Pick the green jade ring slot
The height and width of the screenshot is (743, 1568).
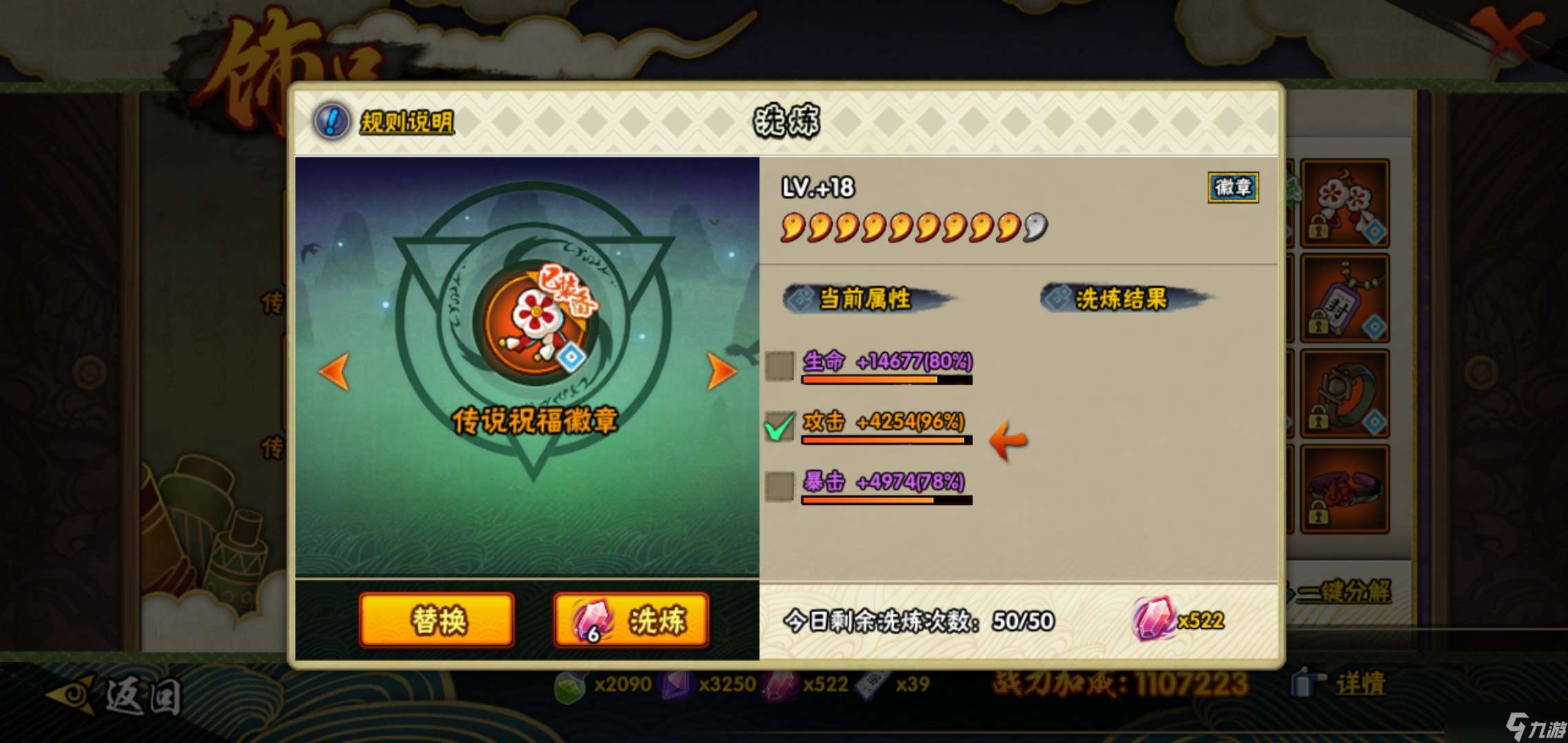coord(1344,394)
